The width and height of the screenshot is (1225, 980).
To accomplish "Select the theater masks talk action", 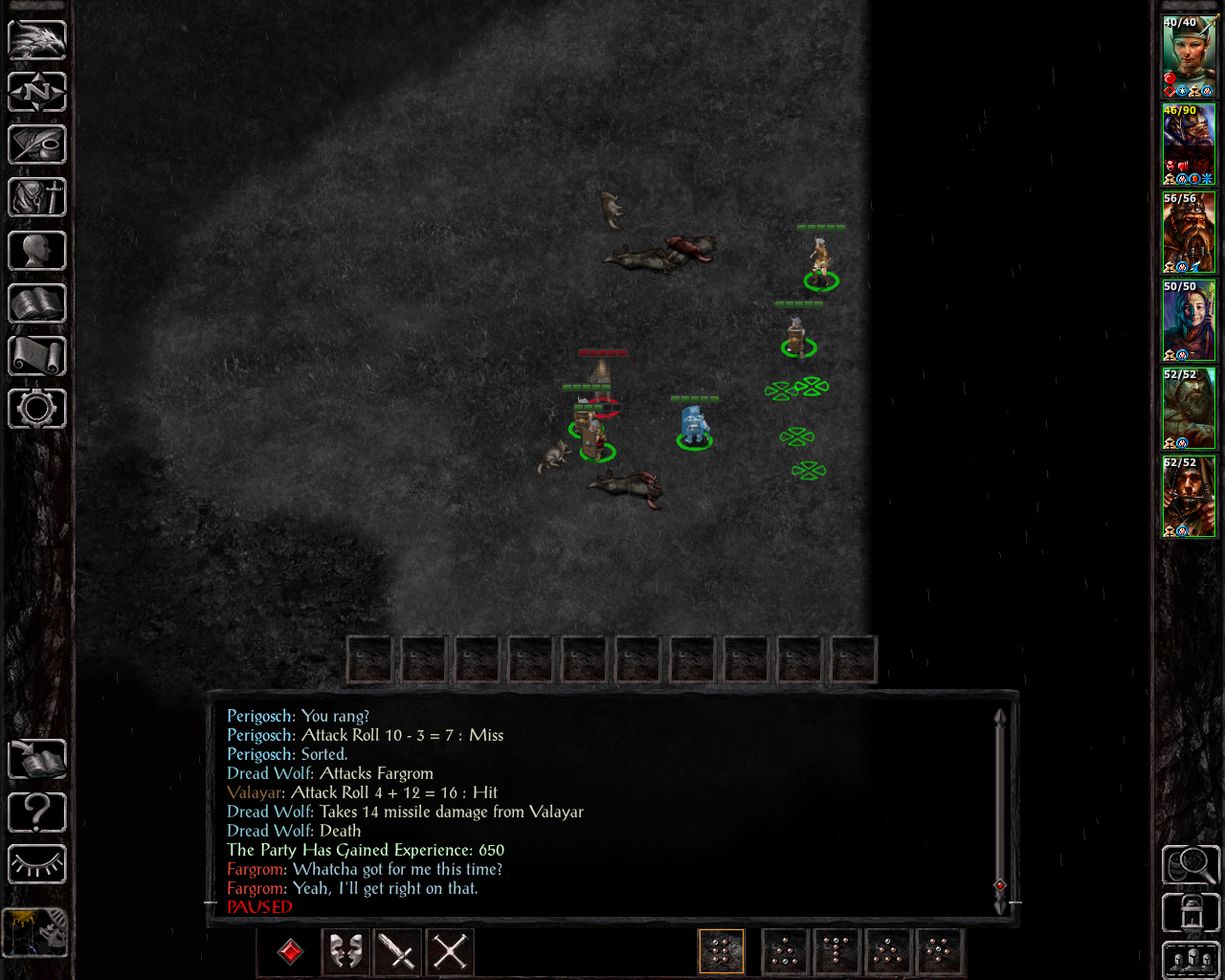I will [346, 951].
